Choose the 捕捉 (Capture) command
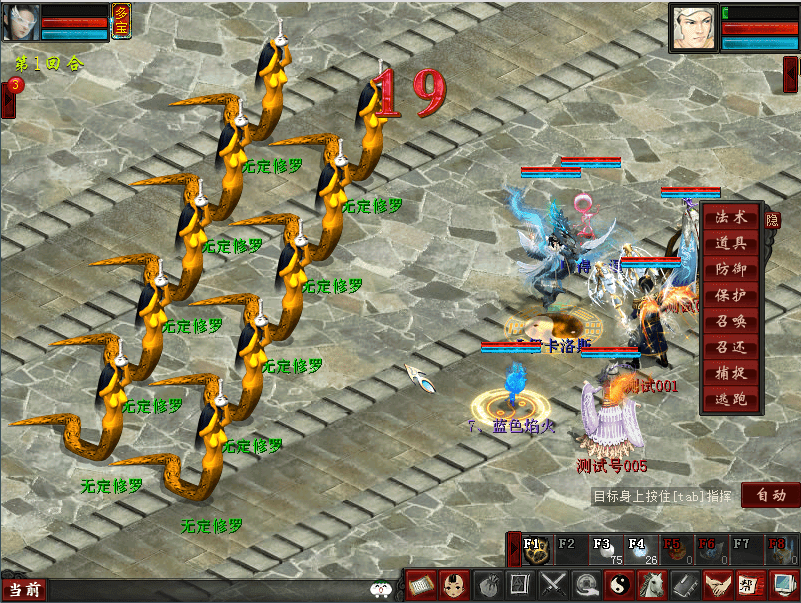Viewport: 801px width, 603px height. pos(731,374)
